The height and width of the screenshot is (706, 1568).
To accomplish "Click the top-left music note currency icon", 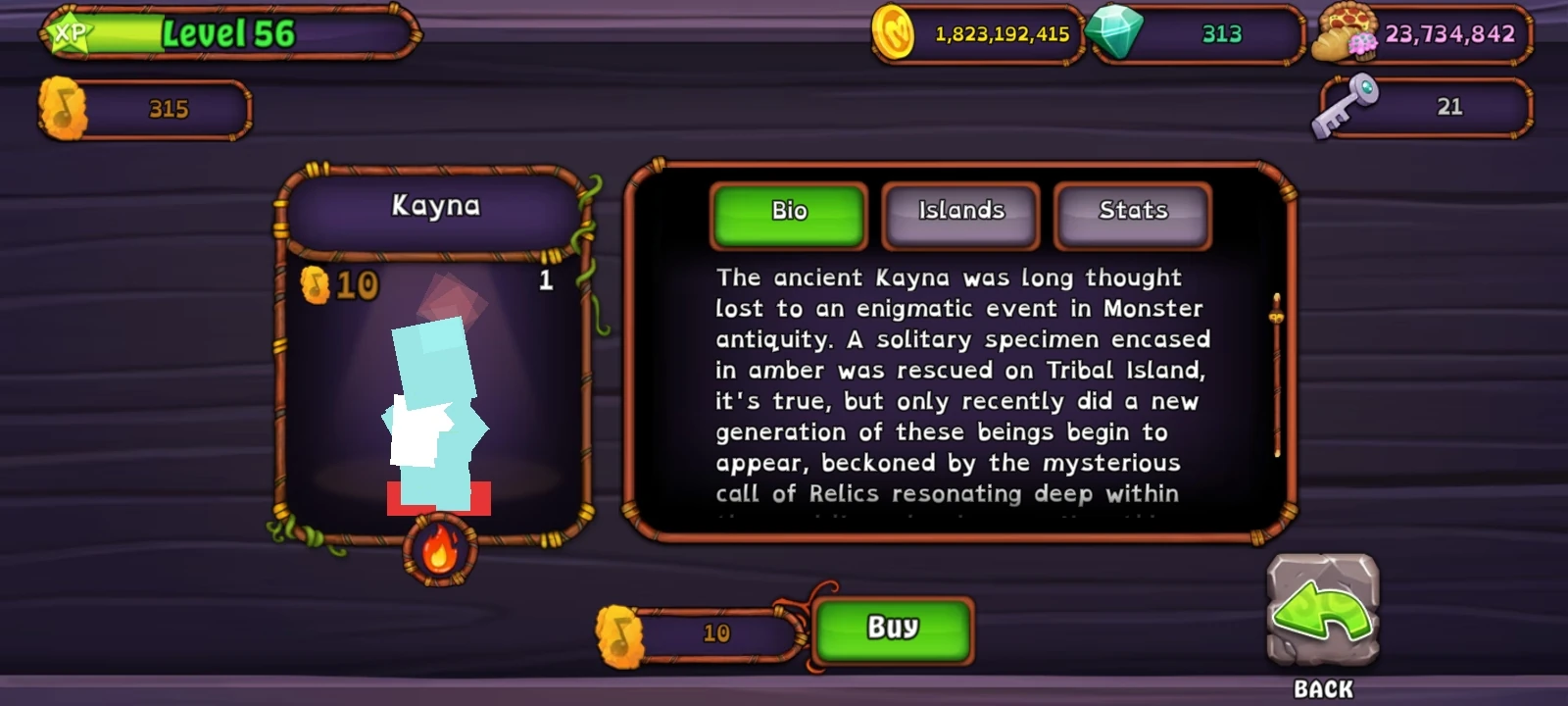I will coord(61,108).
